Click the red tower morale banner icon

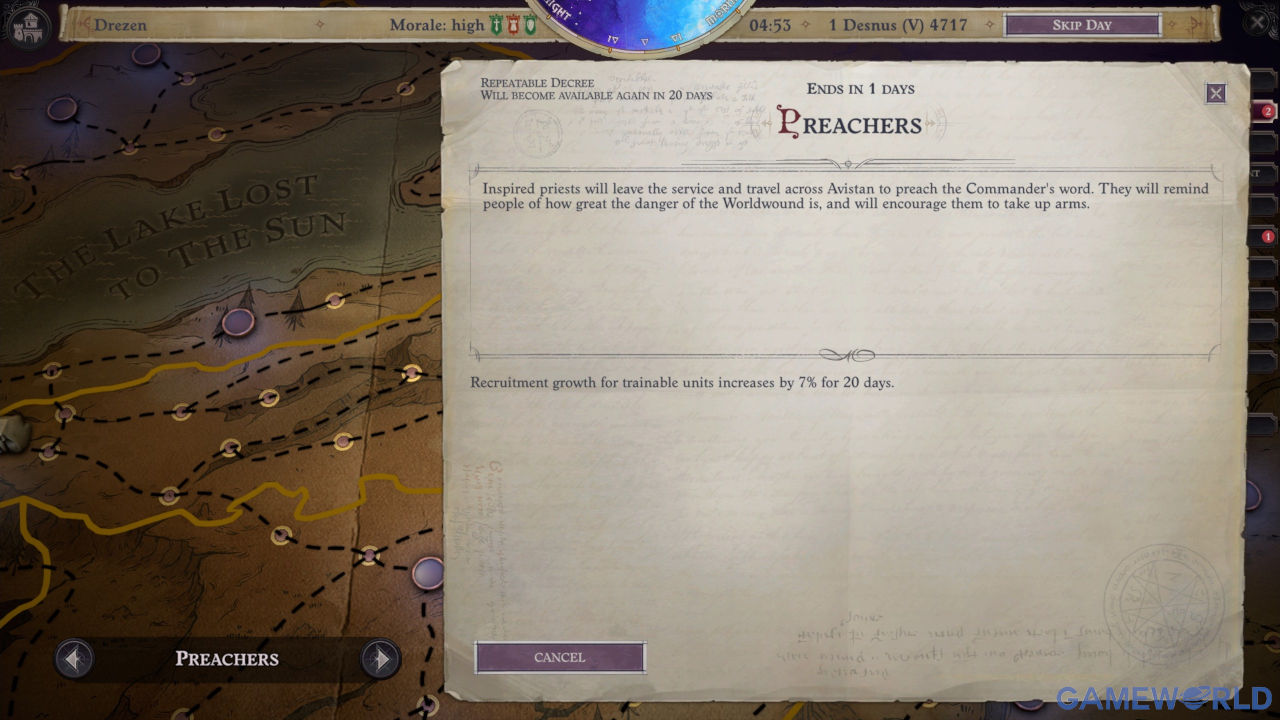click(x=512, y=24)
